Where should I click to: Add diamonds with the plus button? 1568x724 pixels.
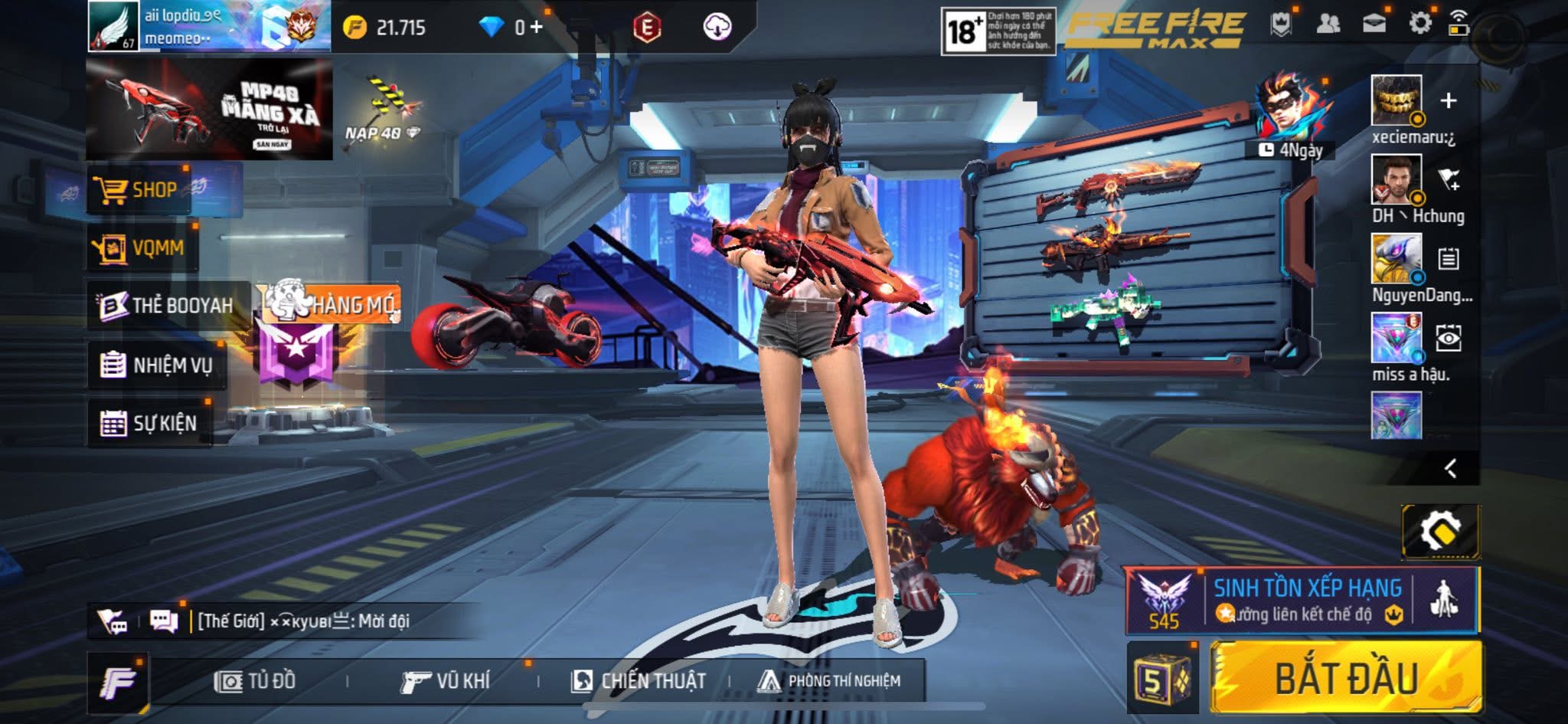(537, 28)
